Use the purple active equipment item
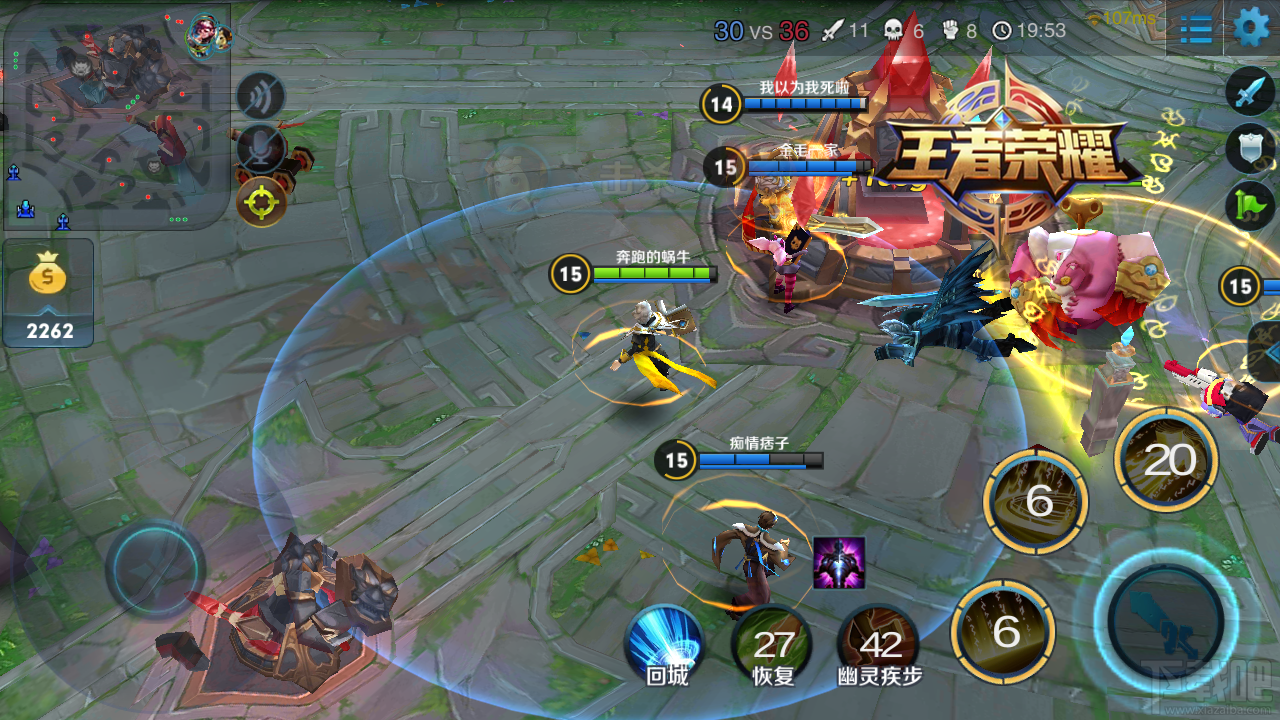The width and height of the screenshot is (1280, 720). (838, 562)
